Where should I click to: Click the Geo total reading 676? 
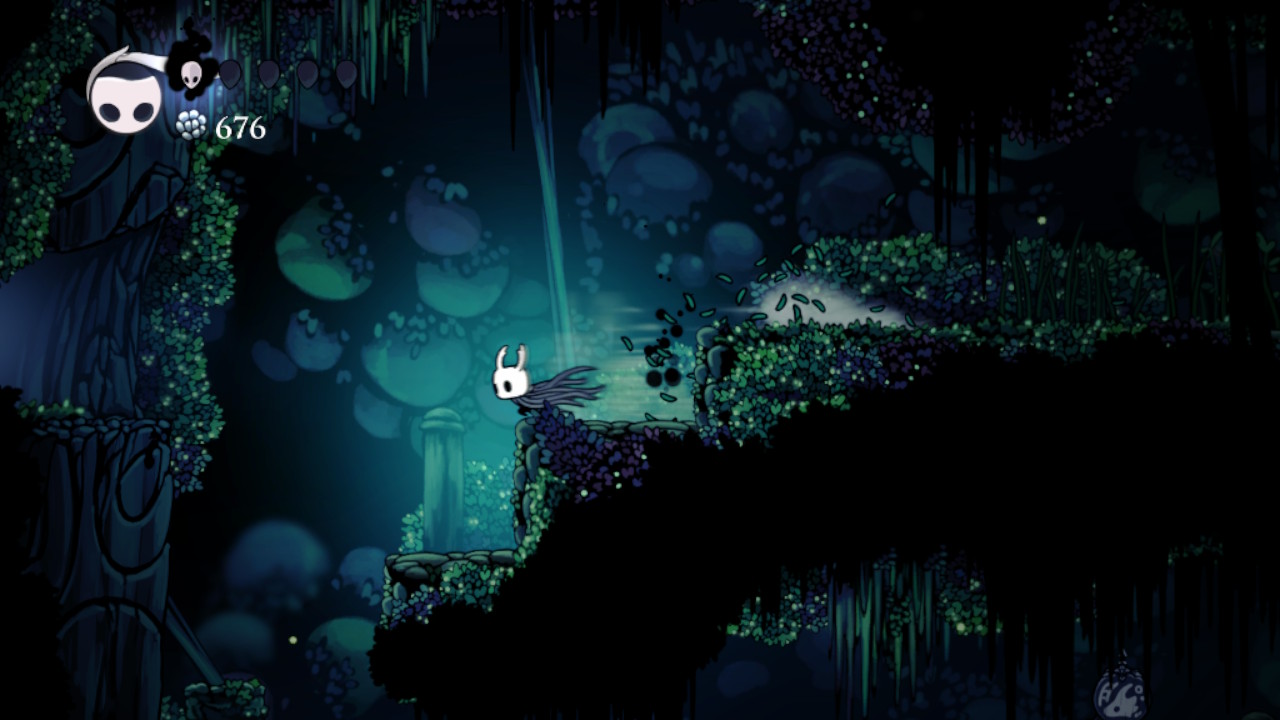pos(240,128)
